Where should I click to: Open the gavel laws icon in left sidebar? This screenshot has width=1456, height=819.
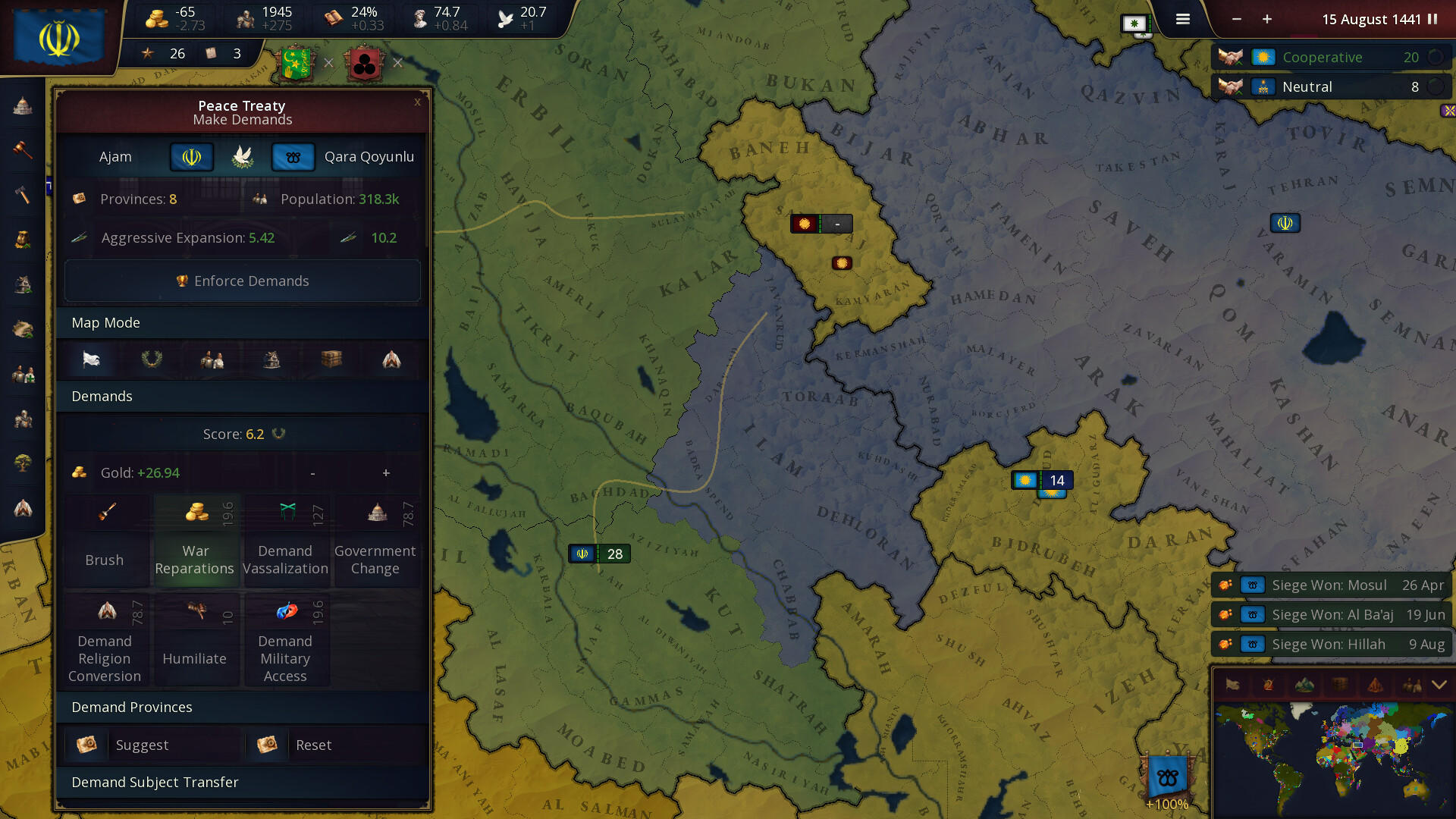22,150
